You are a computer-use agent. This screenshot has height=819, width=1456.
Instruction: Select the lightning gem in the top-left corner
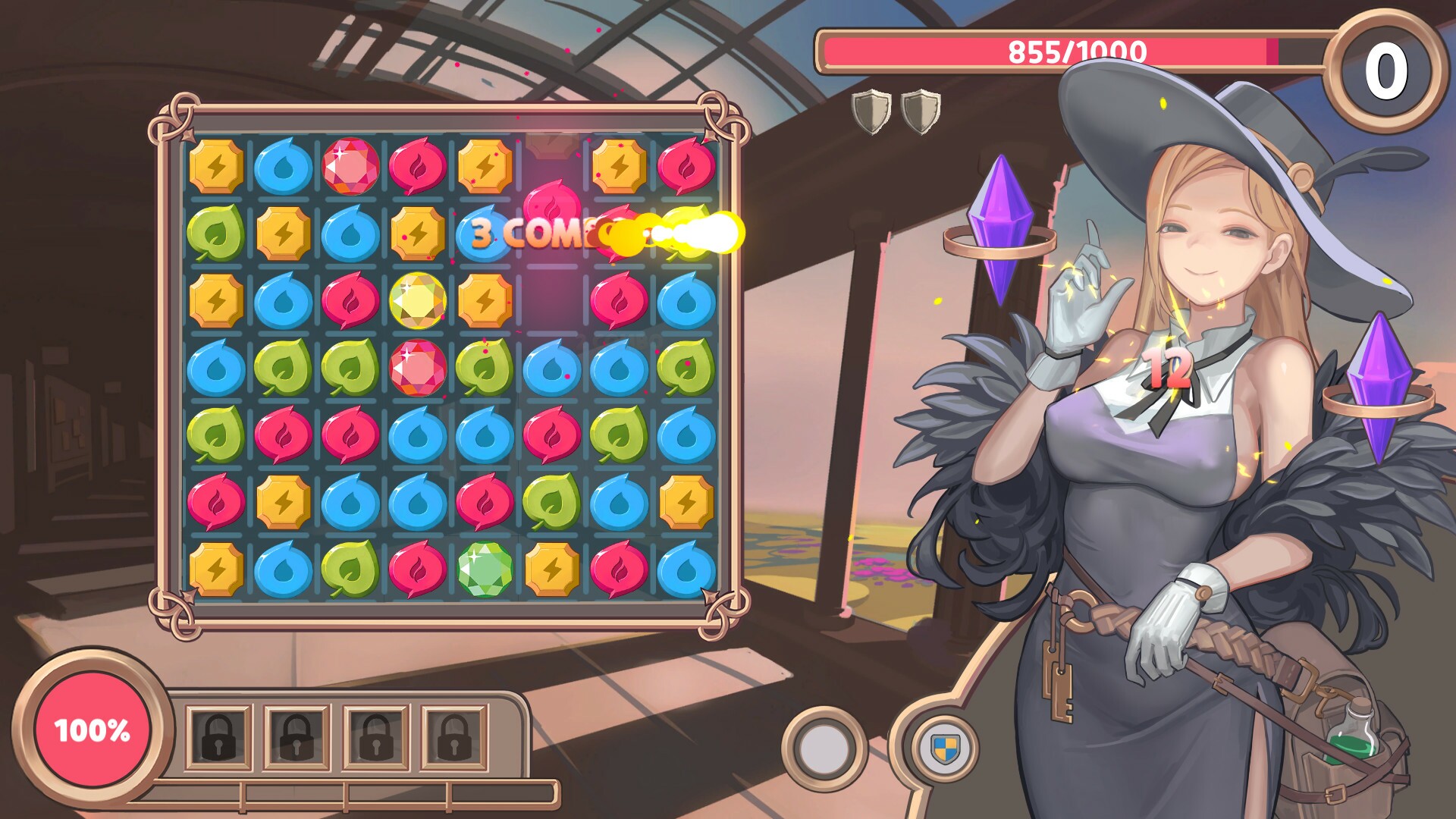point(218,165)
